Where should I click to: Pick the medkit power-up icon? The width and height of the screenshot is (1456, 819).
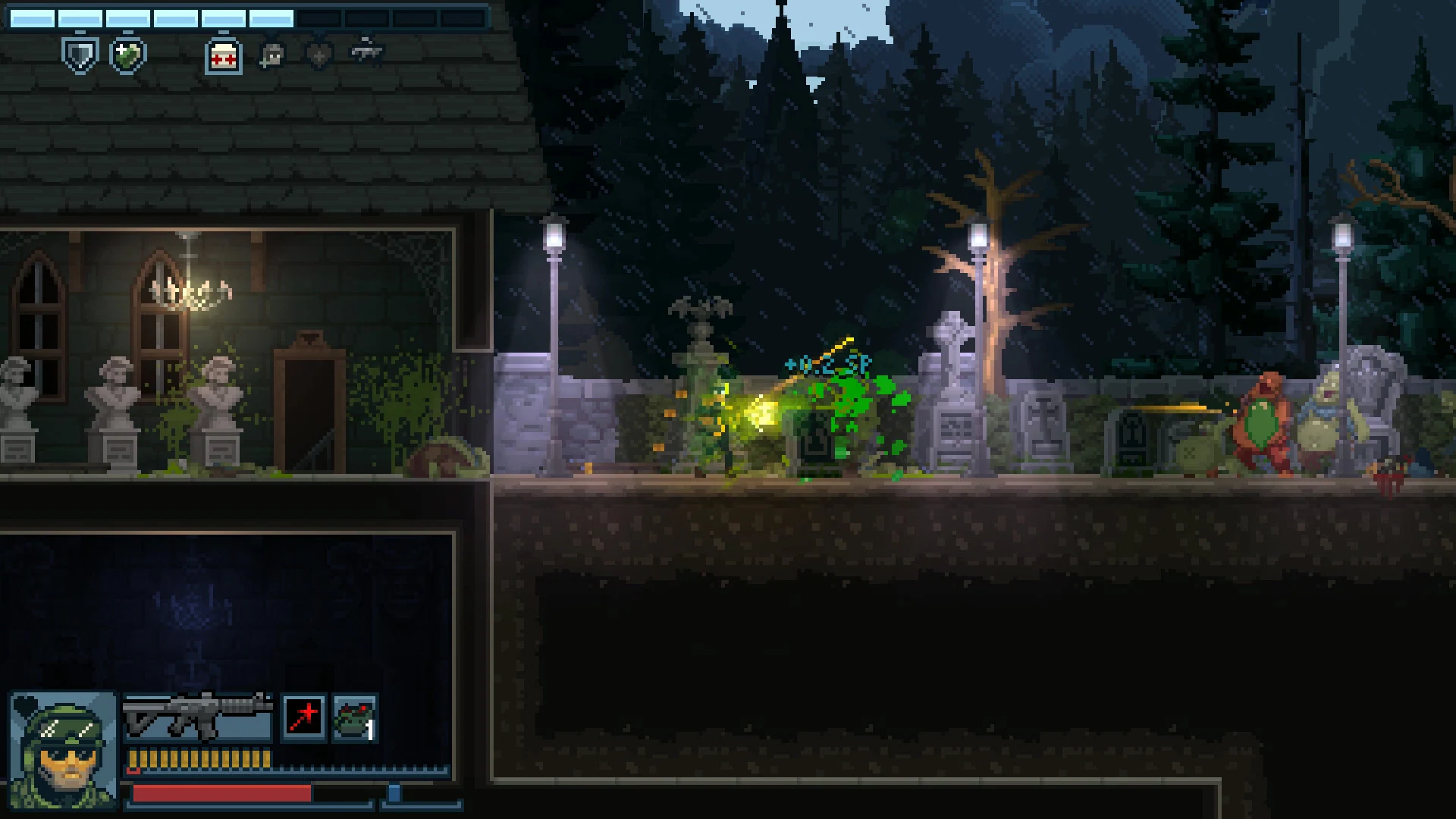click(222, 56)
